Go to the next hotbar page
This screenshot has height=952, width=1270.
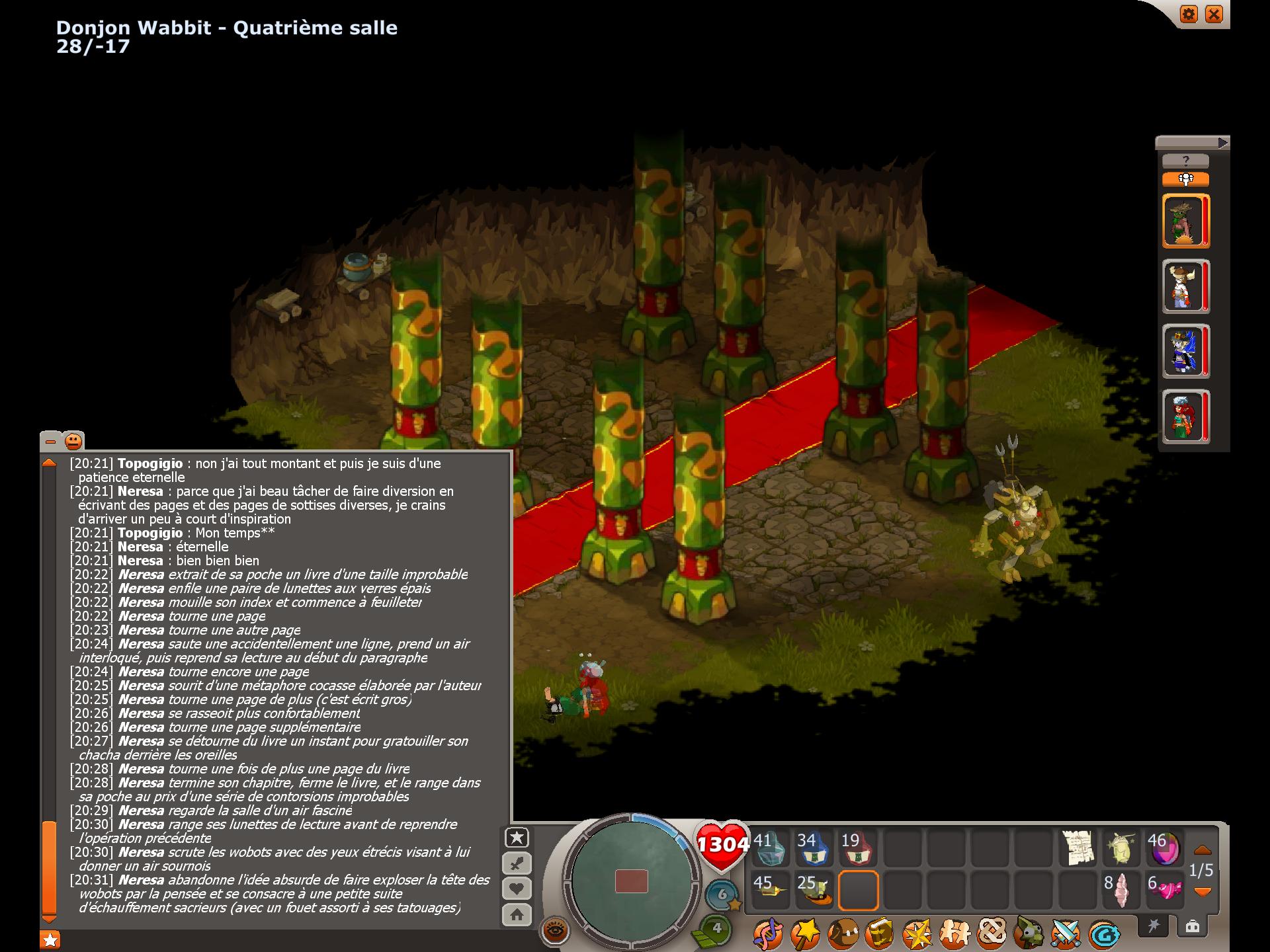(1202, 892)
